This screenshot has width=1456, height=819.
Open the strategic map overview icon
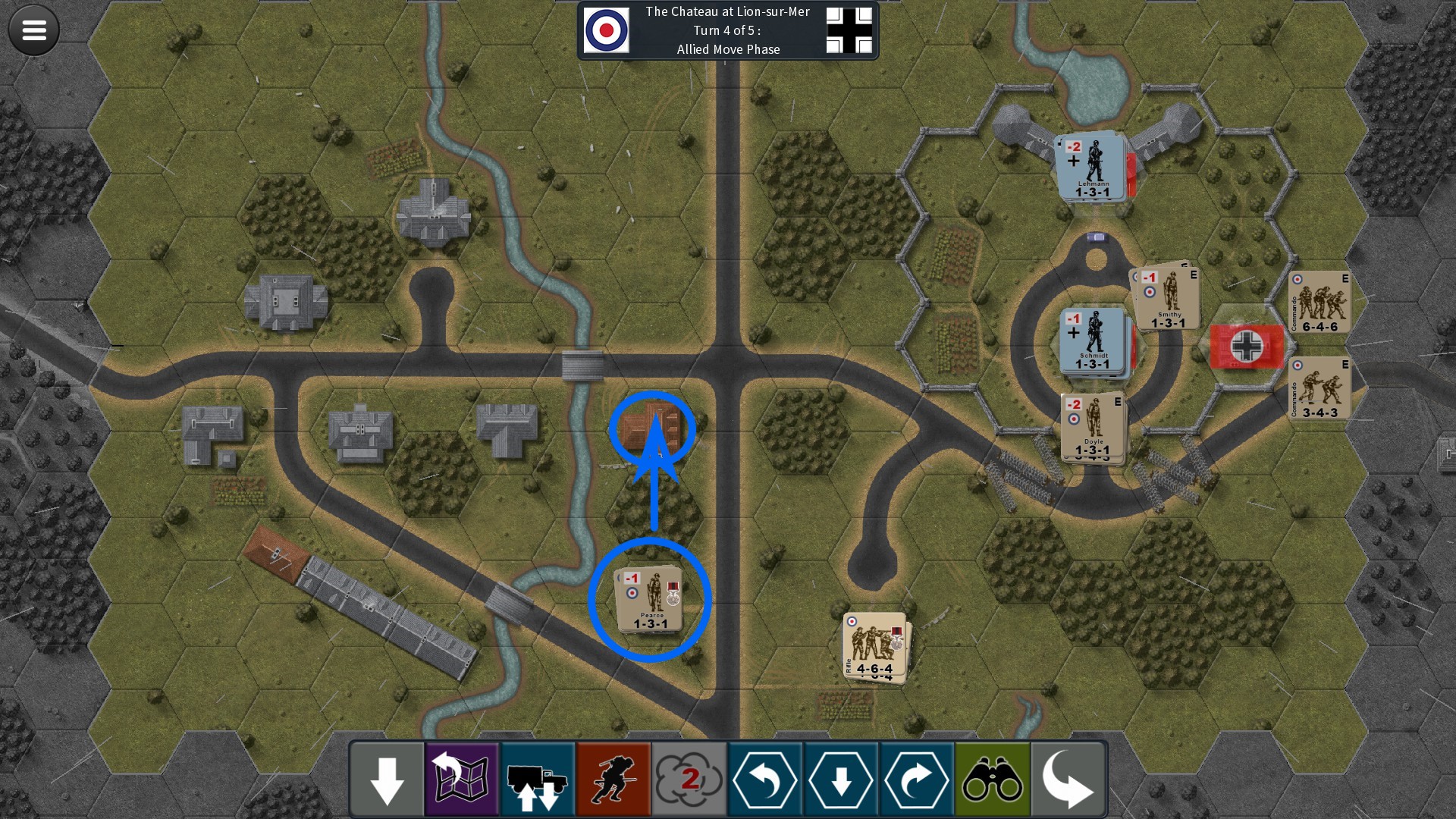tap(461, 777)
